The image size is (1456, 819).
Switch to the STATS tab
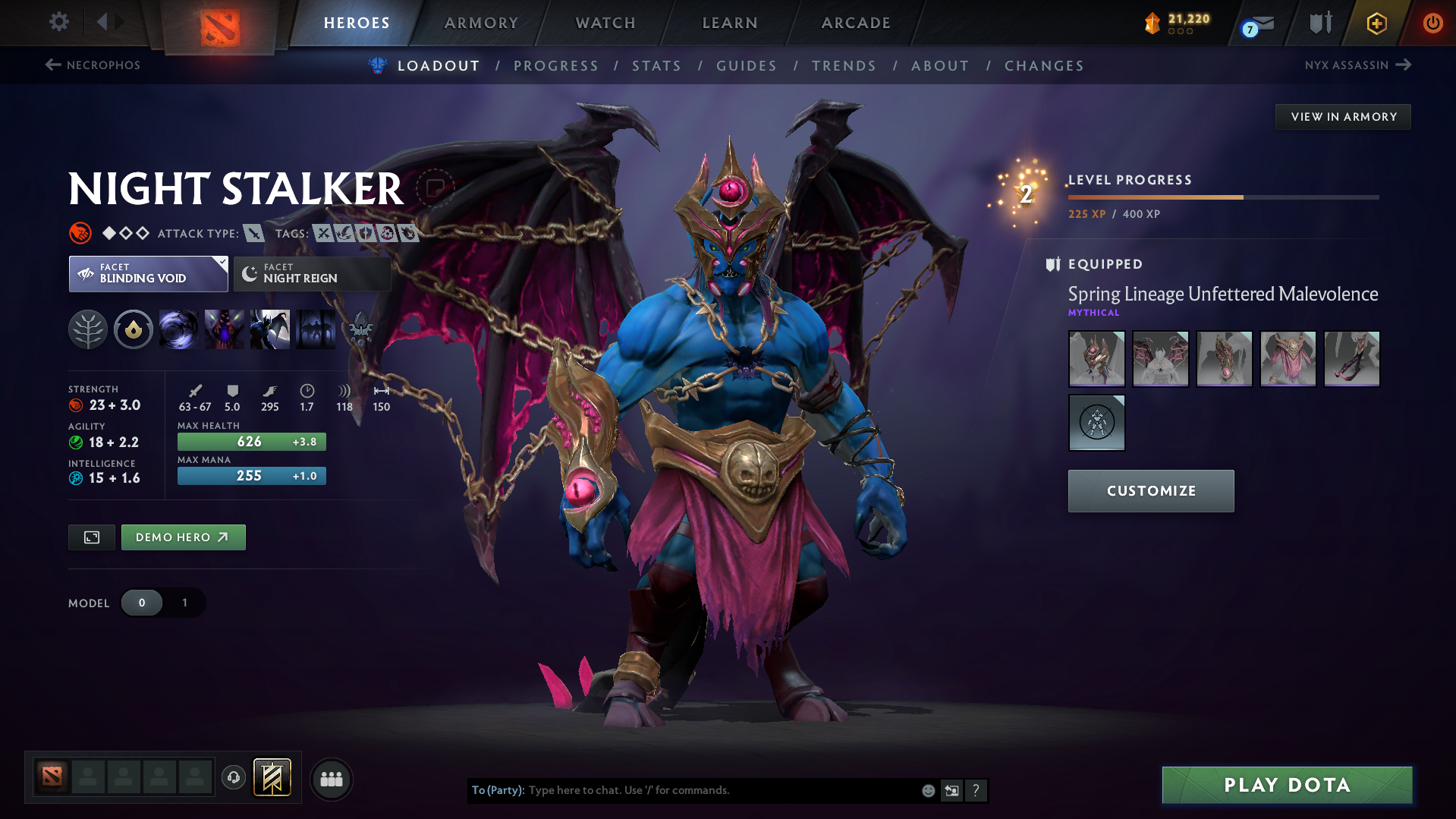pyautogui.click(x=656, y=66)
